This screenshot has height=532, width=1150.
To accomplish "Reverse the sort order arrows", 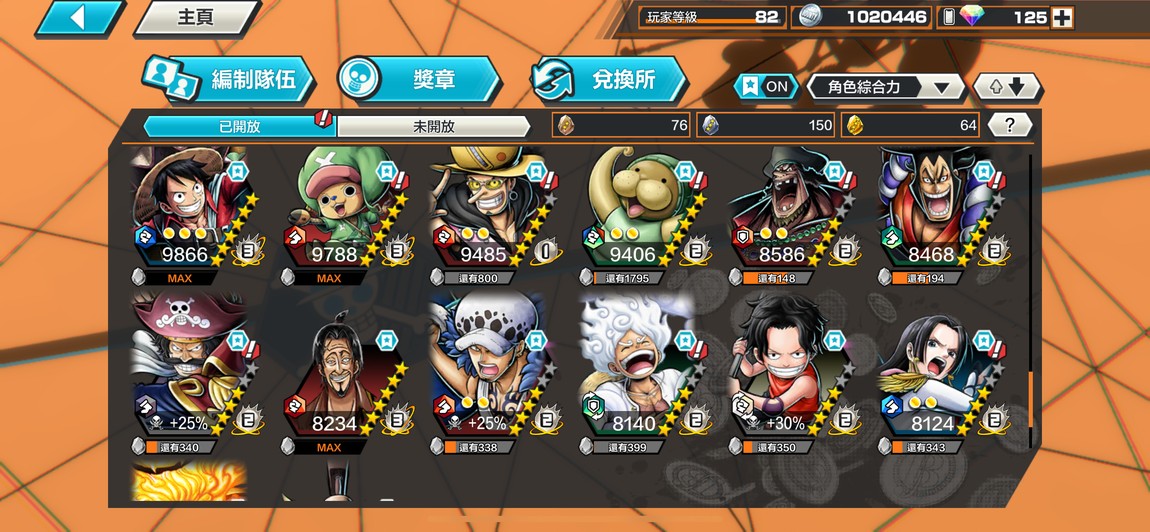I will [x=1007, y=87].
